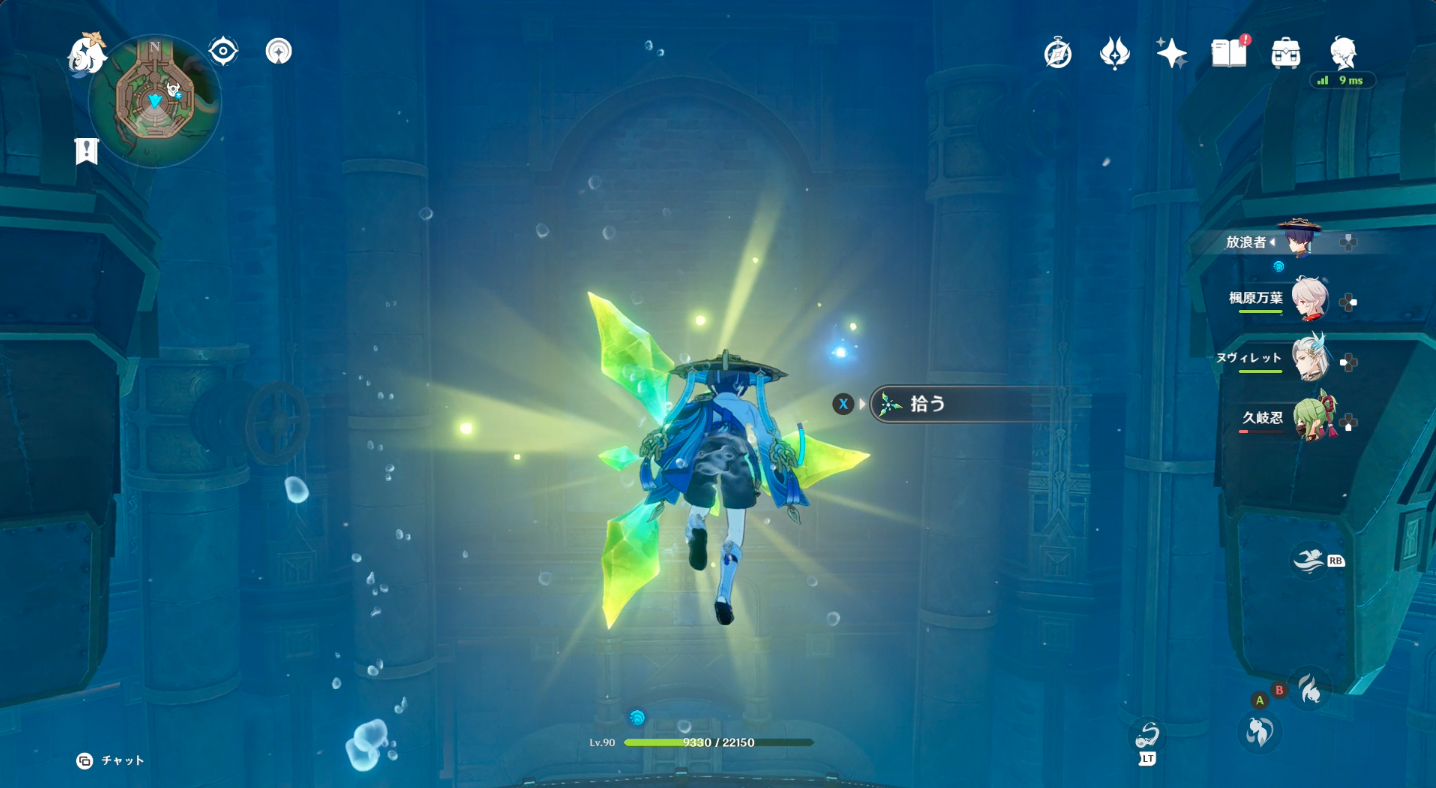Viewport: 1436px width, 788px height.
Task: Open the Wish star icon
Action: click(x=1170, y=52)
